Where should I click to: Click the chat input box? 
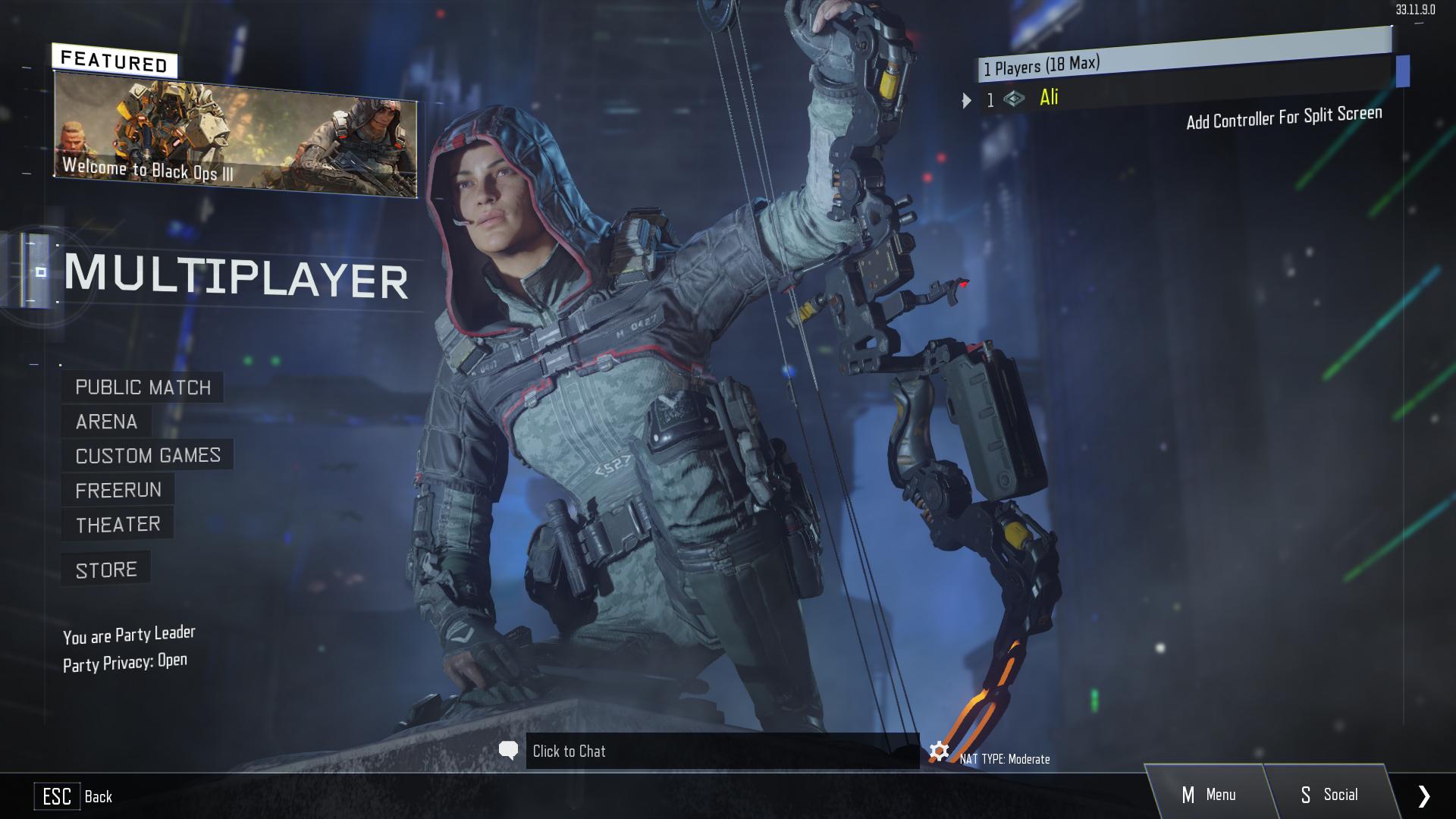point(722,752)
